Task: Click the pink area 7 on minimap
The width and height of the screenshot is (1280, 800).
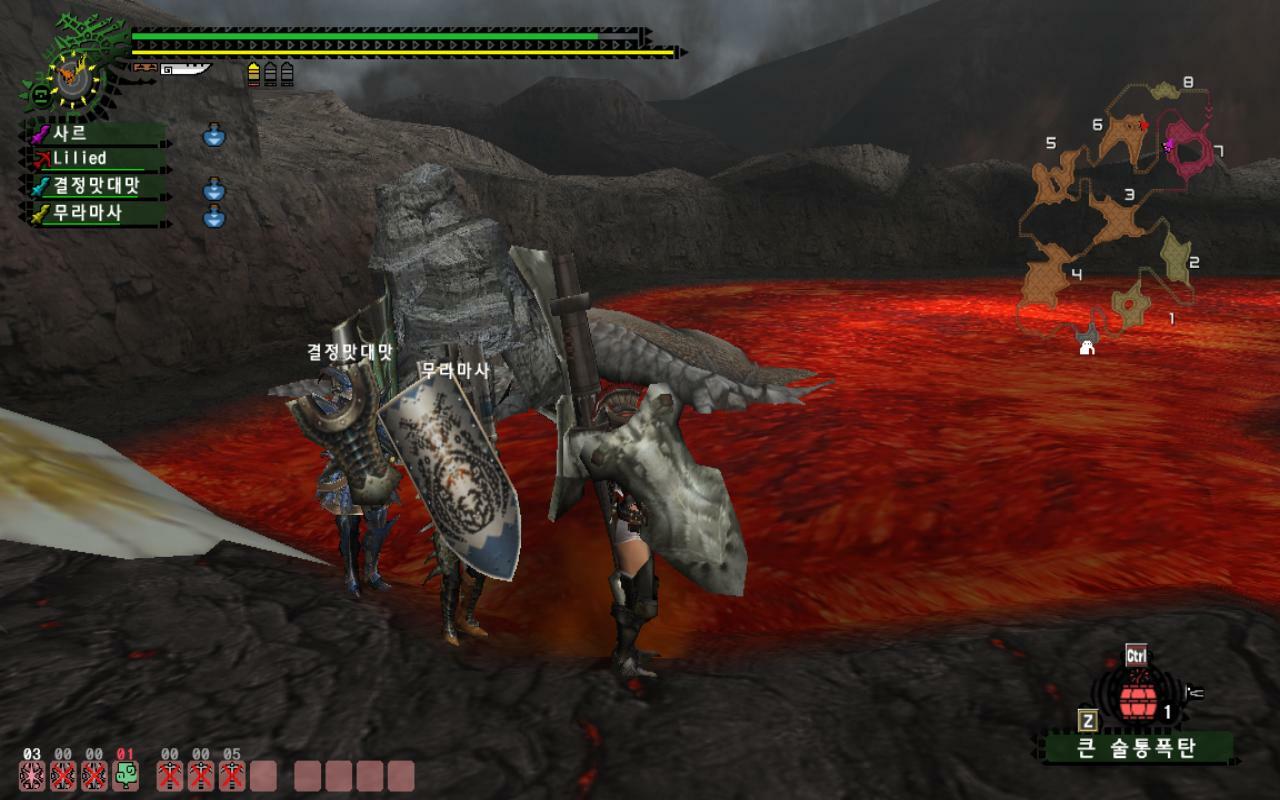Action: (x=1190, y=150)
